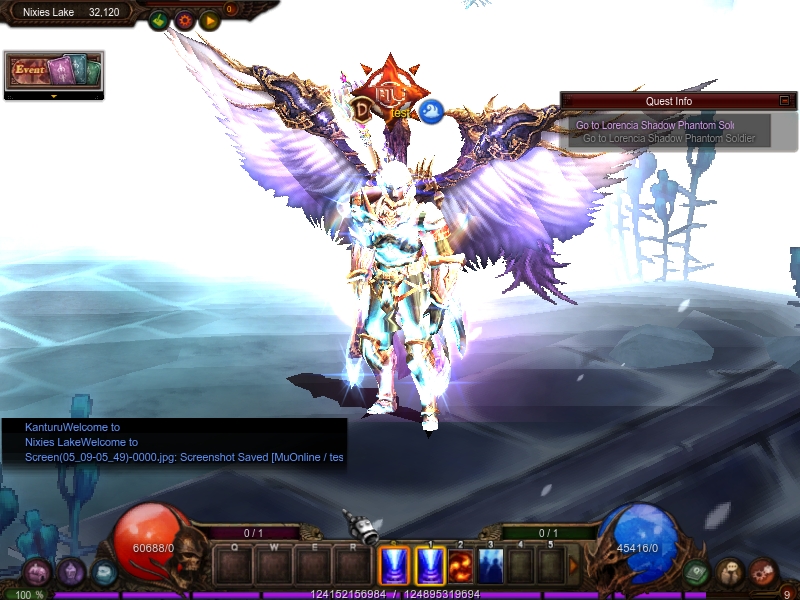Minimize the Quest Info panel
The height and width of the screenshot is (600, 800).
(785, 101)
